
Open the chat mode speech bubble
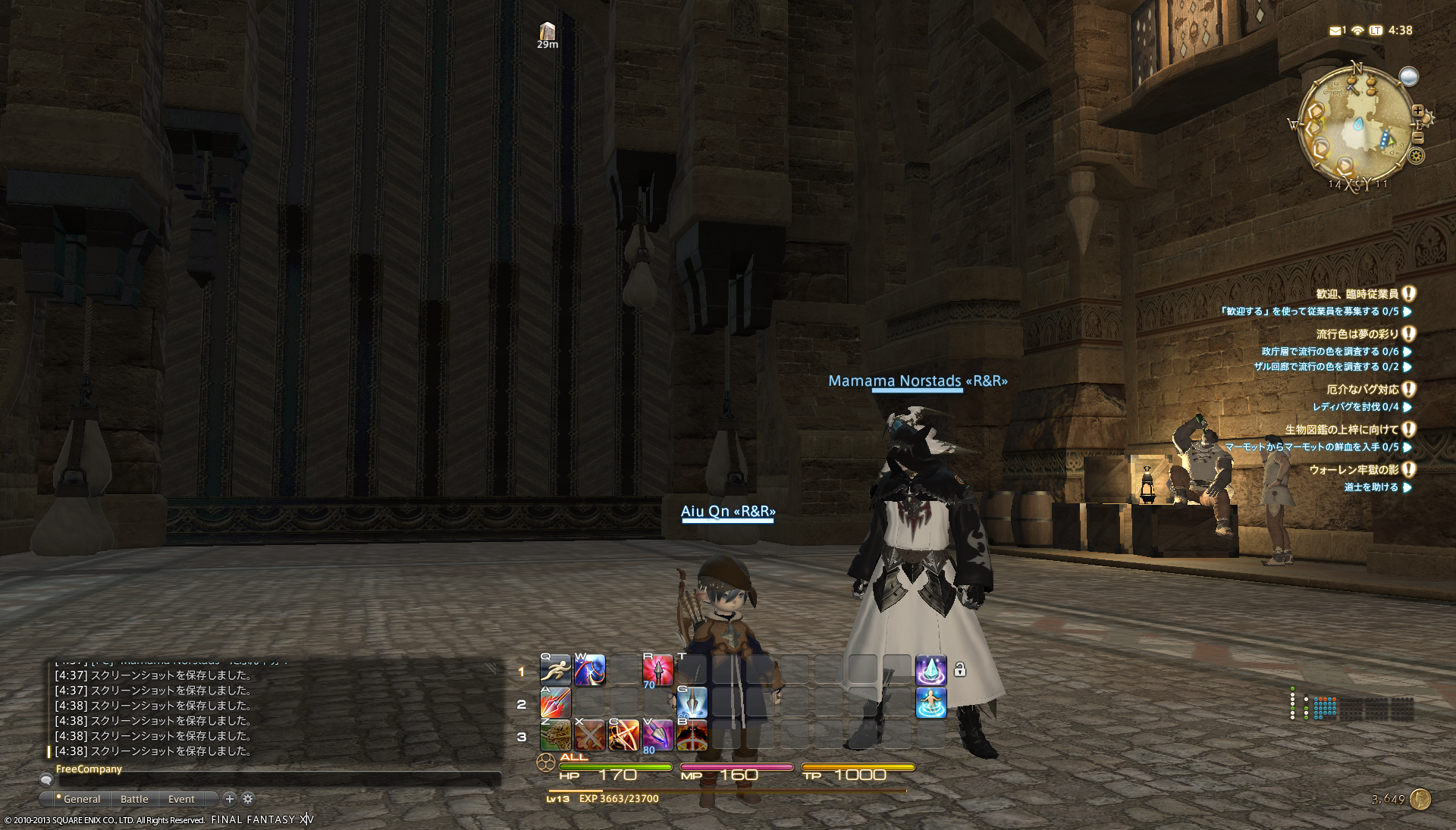tap(46, 780)
